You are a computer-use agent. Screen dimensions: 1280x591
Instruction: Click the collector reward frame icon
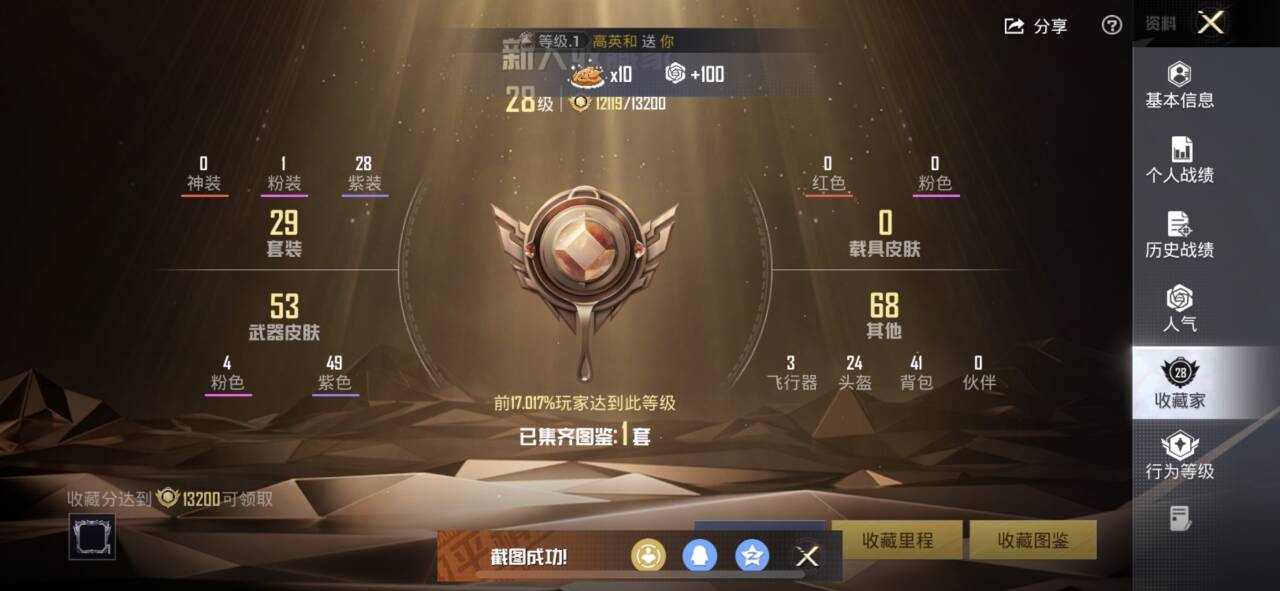(x=92, y=537)
